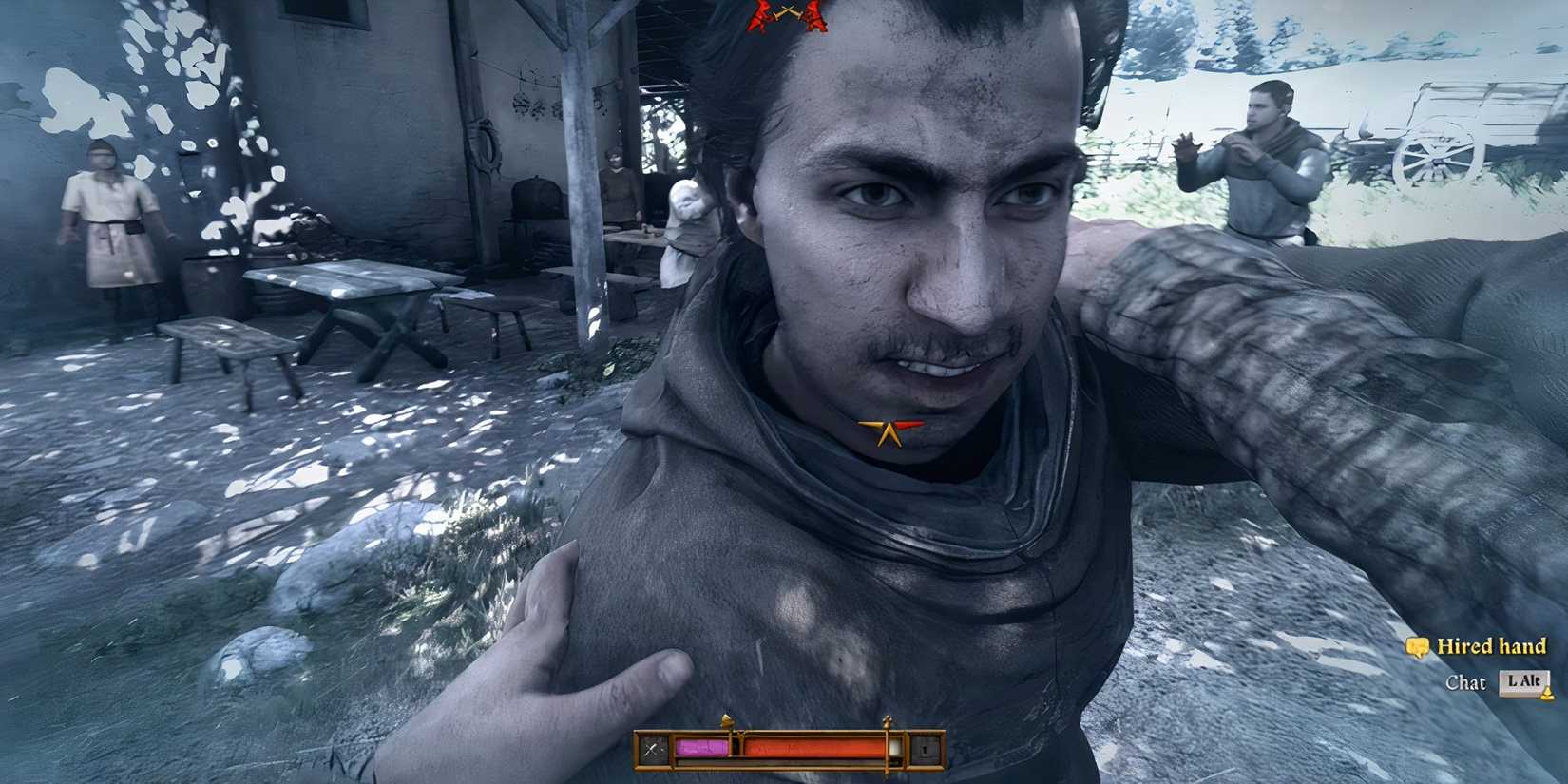Click the grey depleted segment at the health bar's end

[x=895, y=750]
